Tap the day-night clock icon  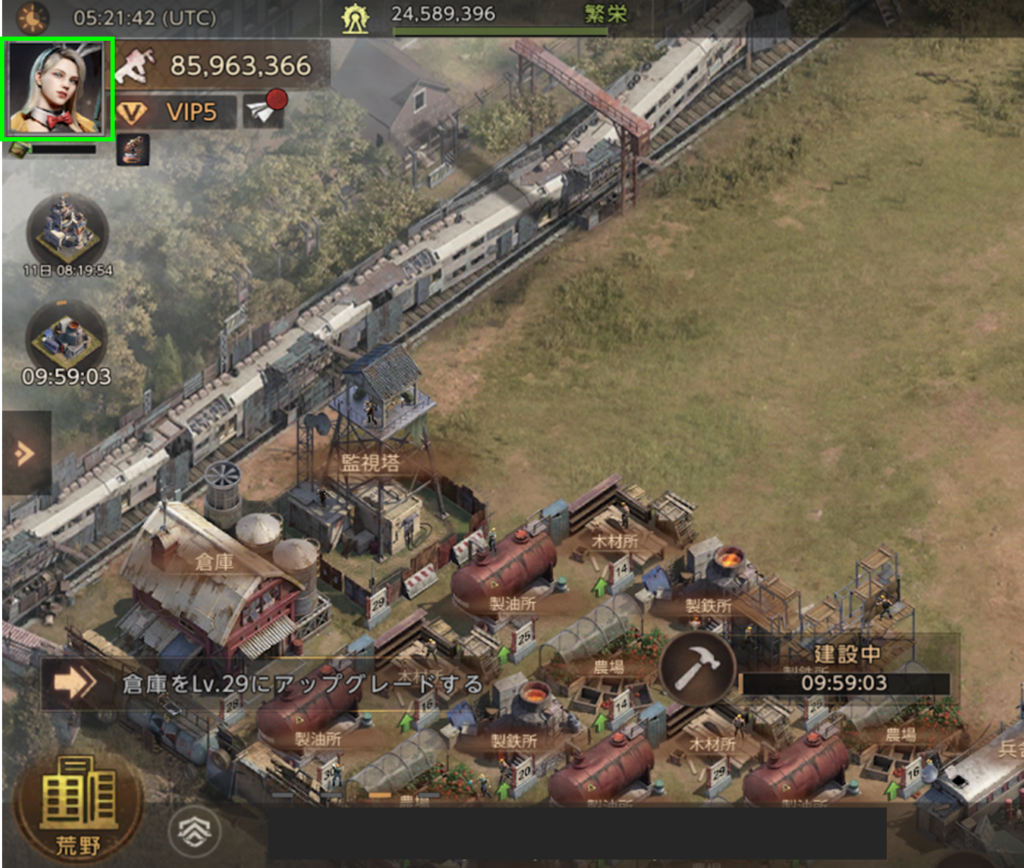33,17
